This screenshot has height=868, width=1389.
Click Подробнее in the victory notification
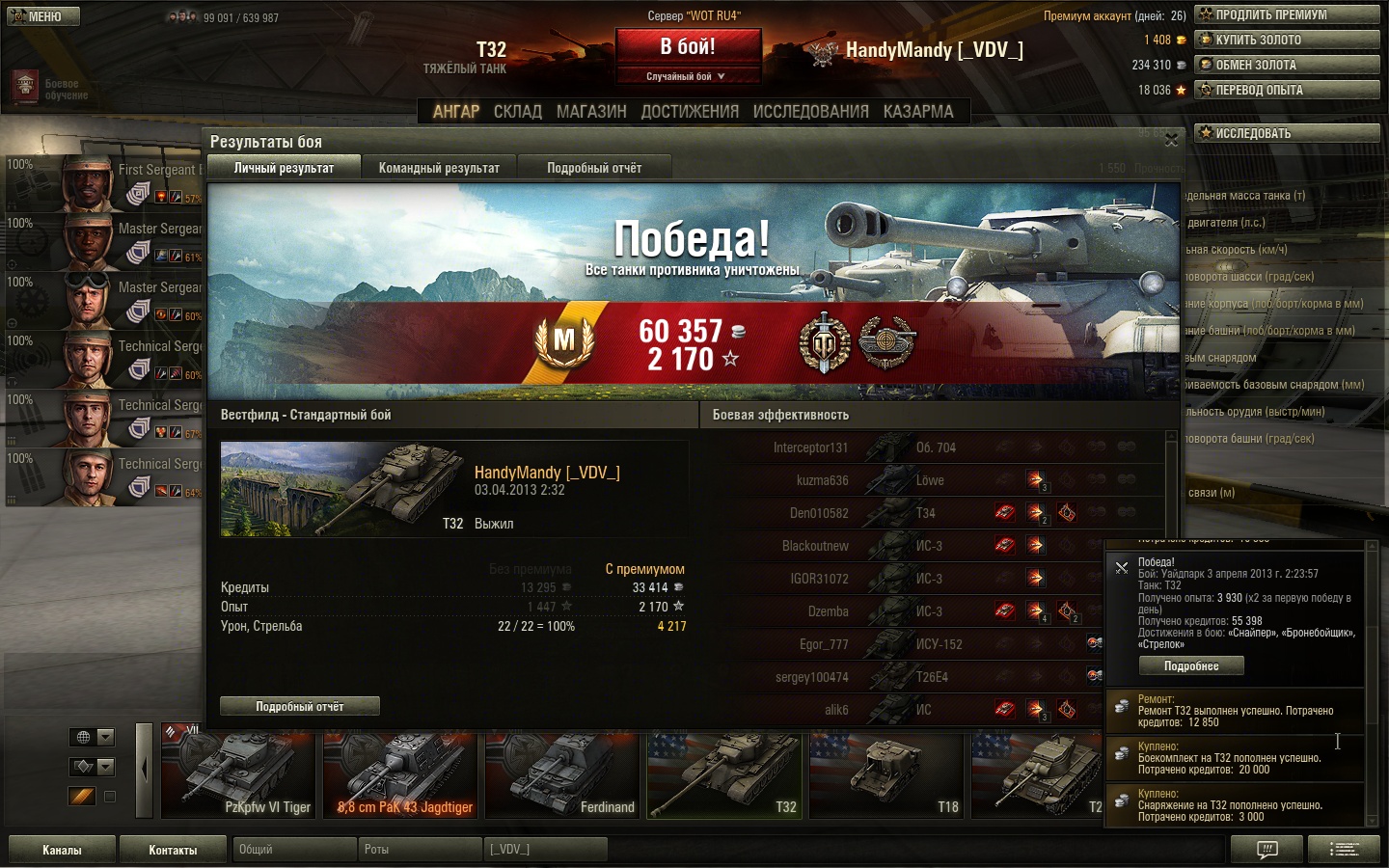tap(1190, 666)
